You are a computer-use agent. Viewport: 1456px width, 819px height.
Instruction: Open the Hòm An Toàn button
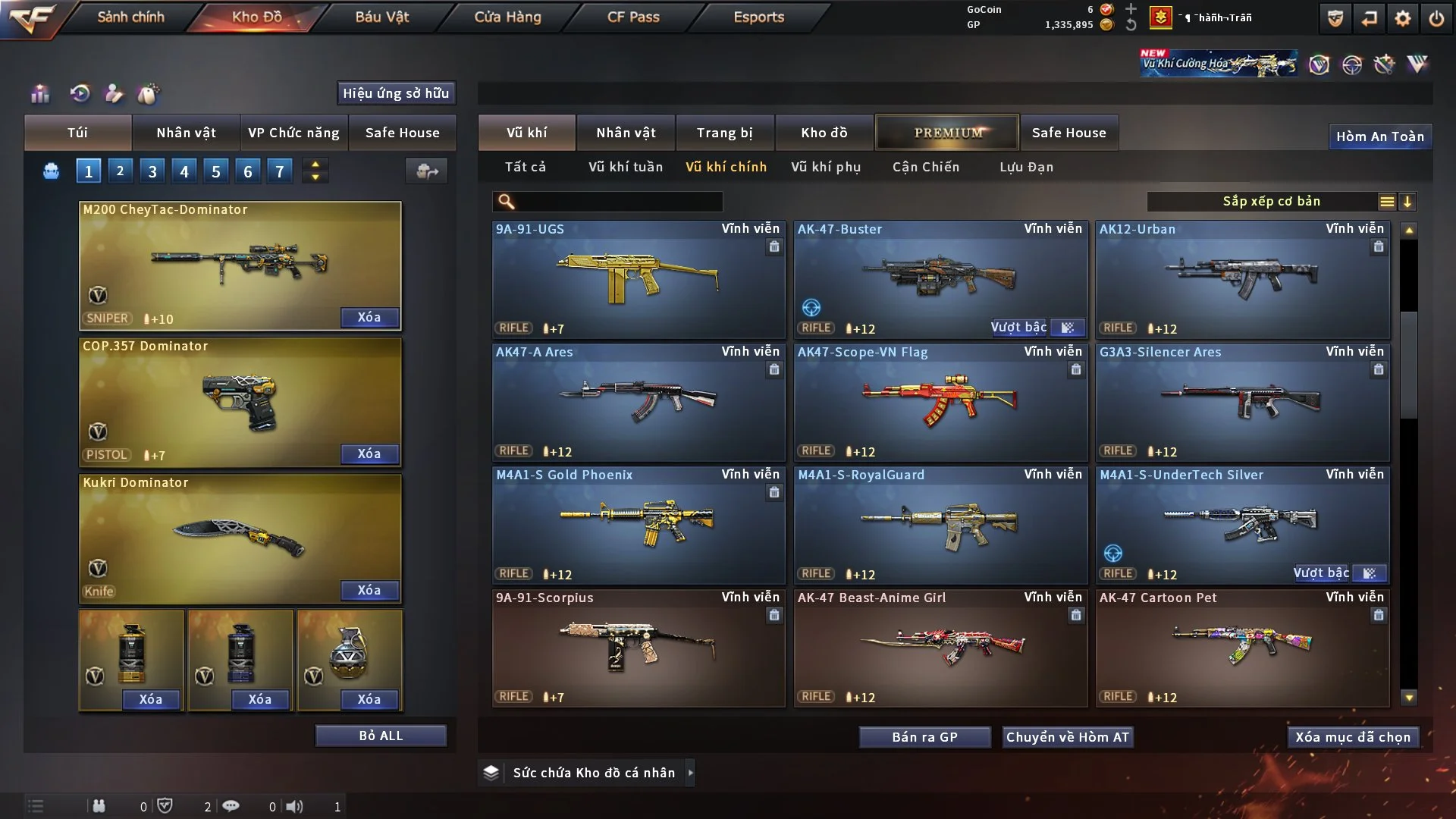(x=1379, y=136)
